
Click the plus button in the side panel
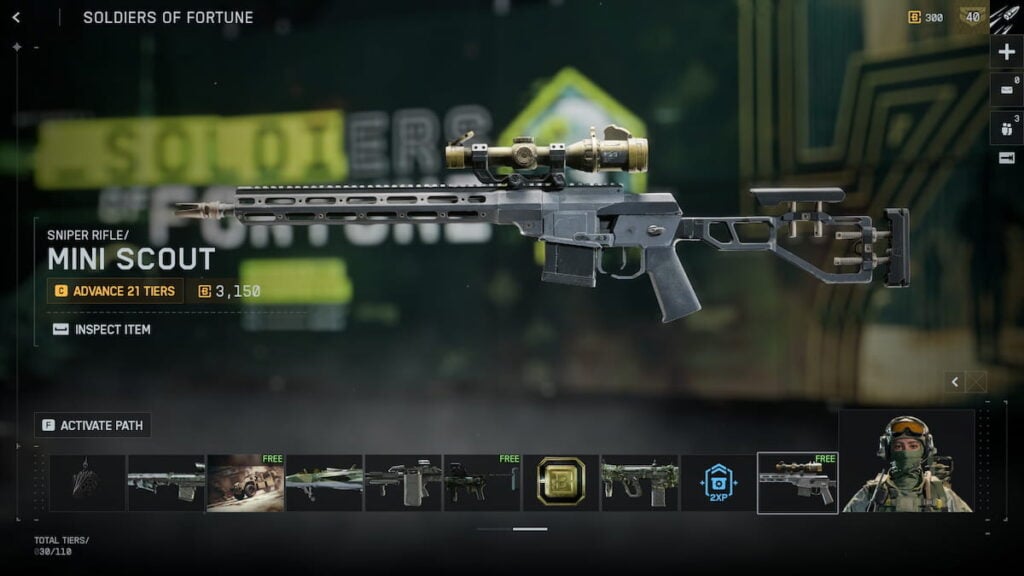point(1006,52)
